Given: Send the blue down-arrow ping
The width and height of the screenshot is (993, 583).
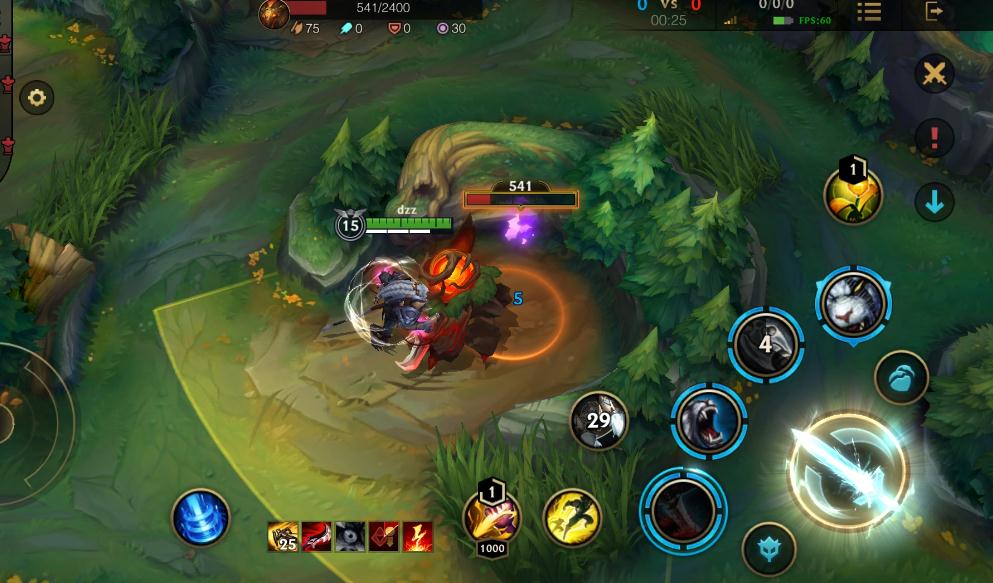Looking at the screenshot, I should 935,202.
